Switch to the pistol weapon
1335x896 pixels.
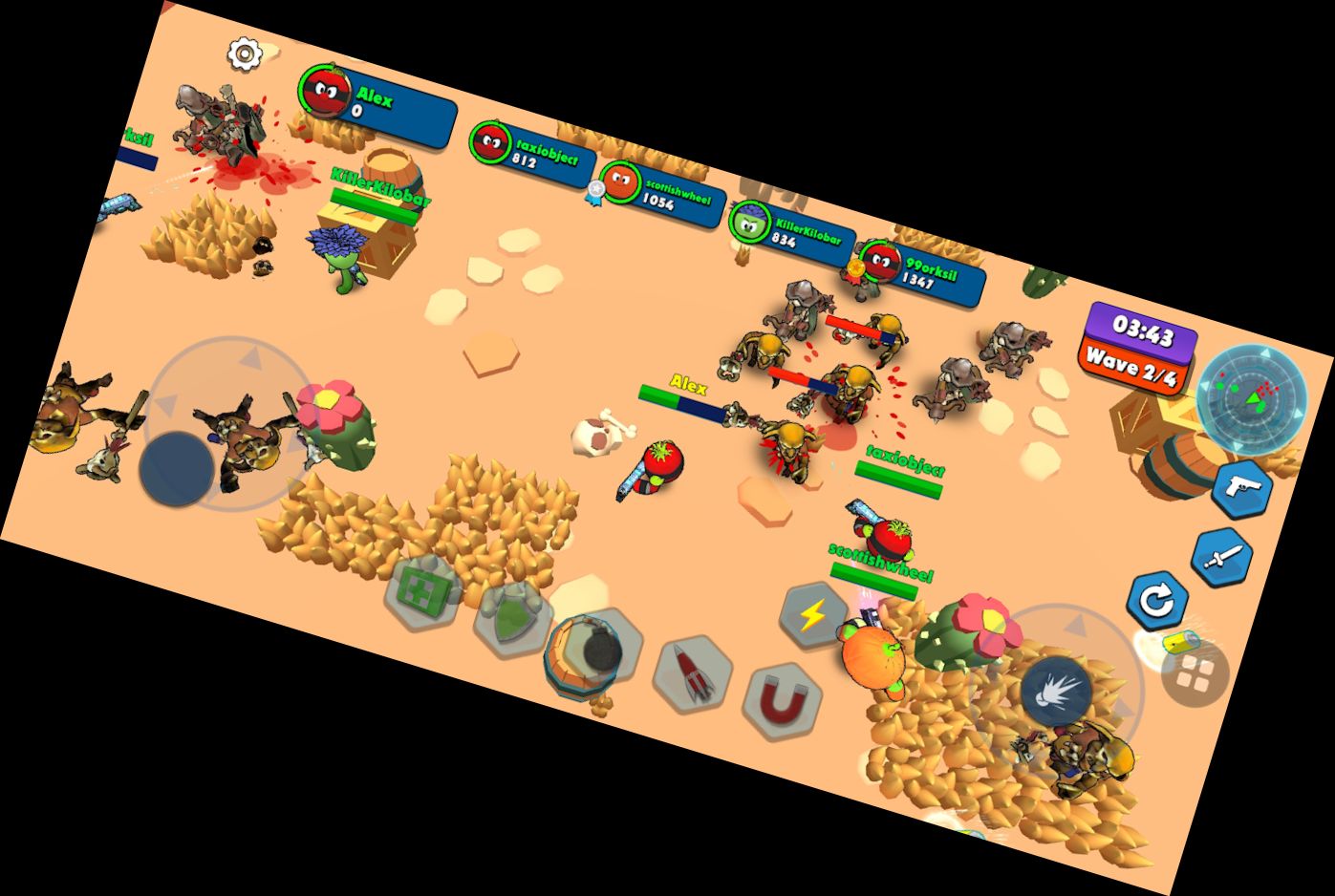pyautogui.click(x=1242, y=488)
